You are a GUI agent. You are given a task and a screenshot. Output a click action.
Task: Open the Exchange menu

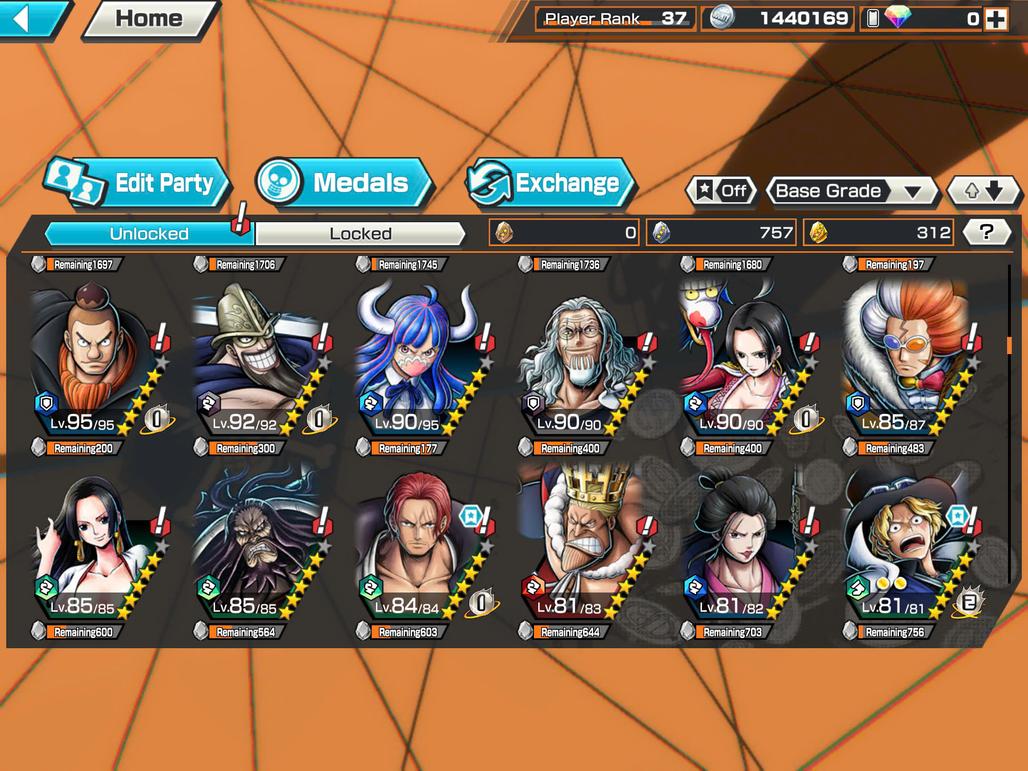550,183
